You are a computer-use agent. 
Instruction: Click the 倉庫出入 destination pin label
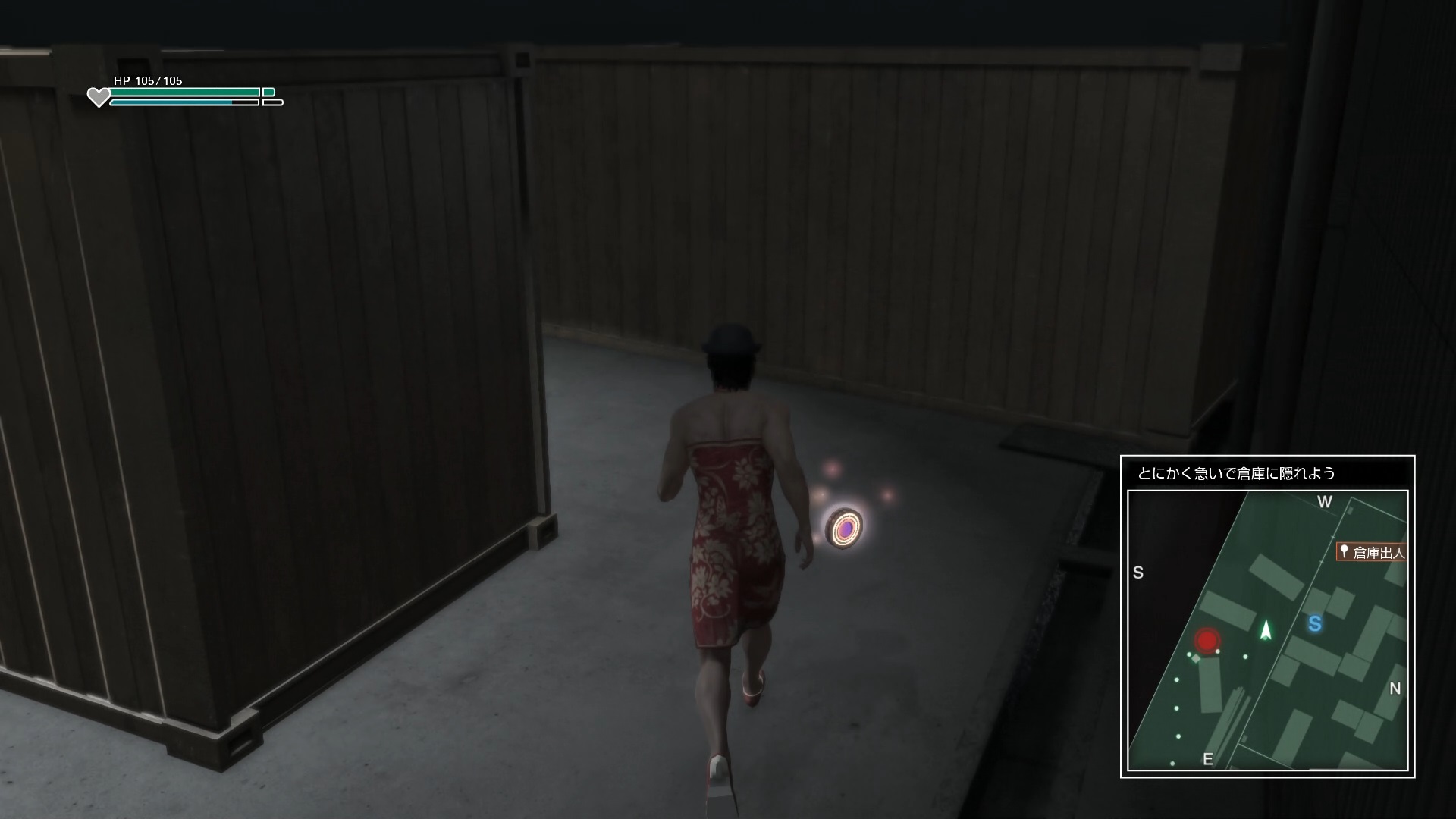point(1372,552)
